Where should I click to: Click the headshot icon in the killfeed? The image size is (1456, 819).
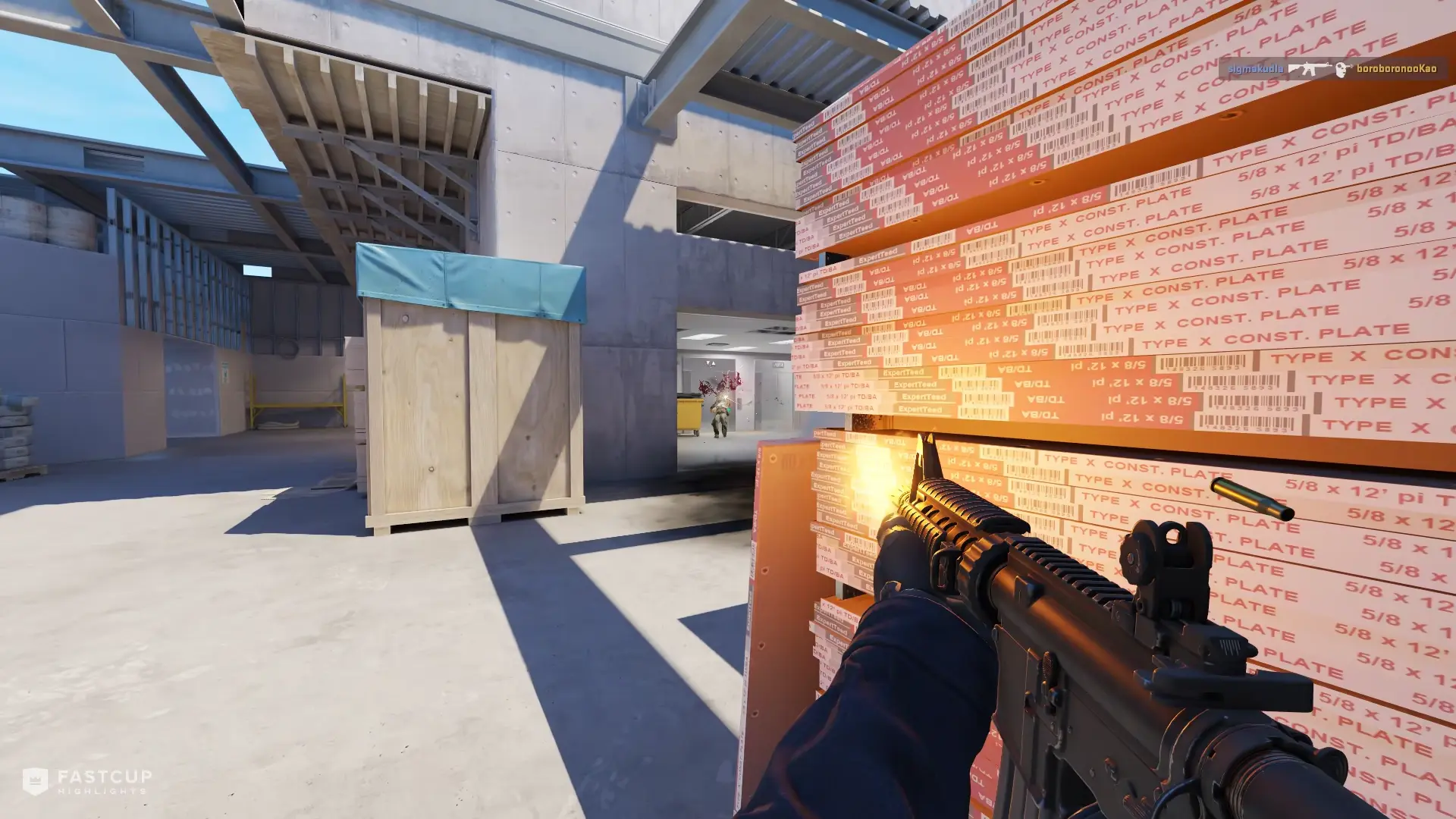coord(1342,68)
